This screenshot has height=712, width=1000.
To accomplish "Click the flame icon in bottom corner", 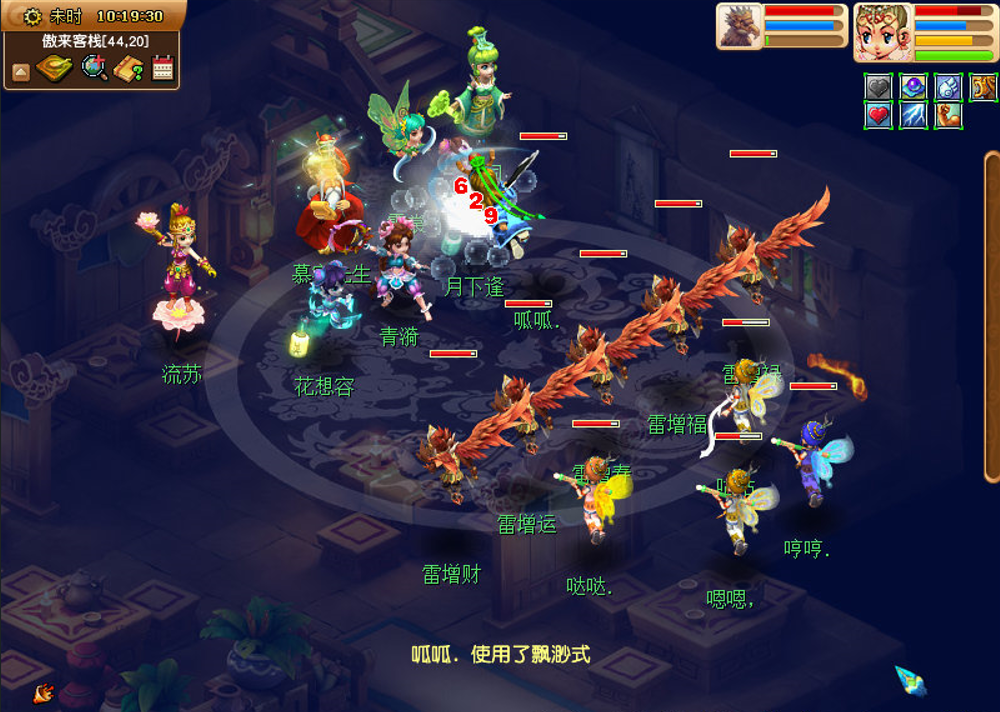I will pyautogui.click(x=43, y=692).
